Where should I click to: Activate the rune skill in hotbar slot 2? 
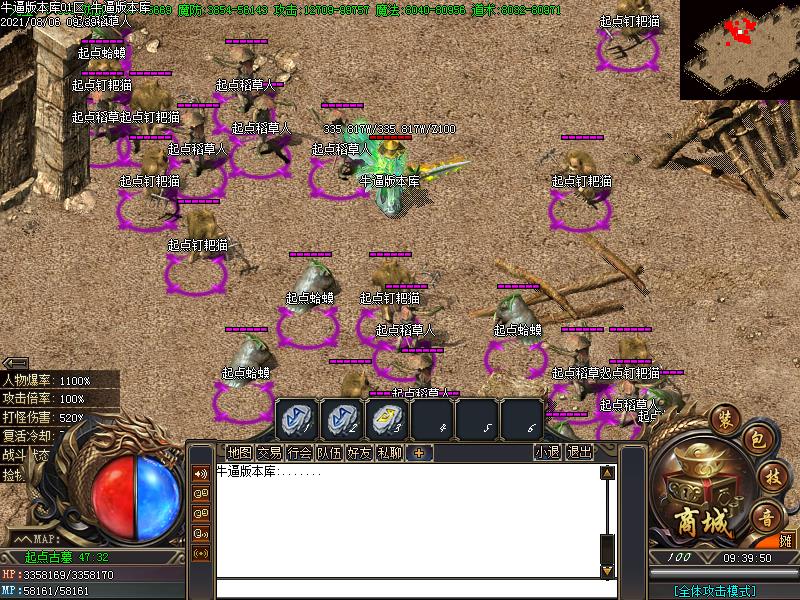(341, 418)
